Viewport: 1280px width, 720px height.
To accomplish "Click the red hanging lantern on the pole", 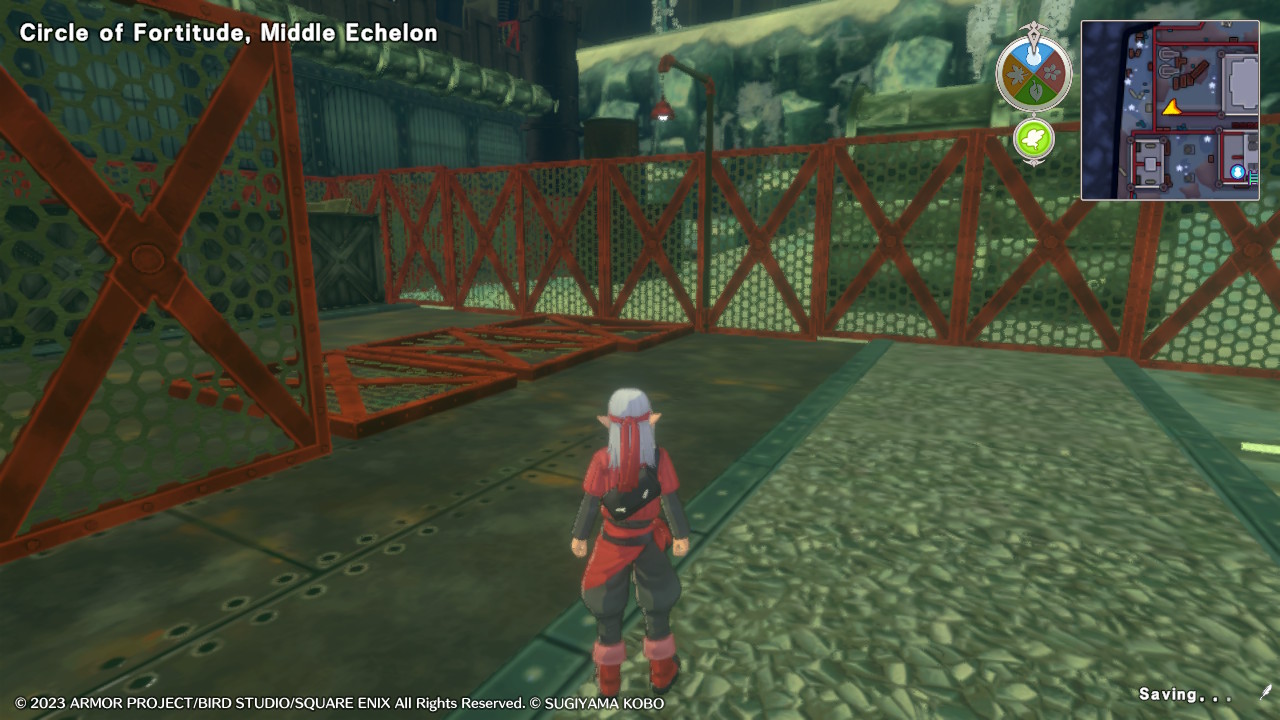I will 663,113.
